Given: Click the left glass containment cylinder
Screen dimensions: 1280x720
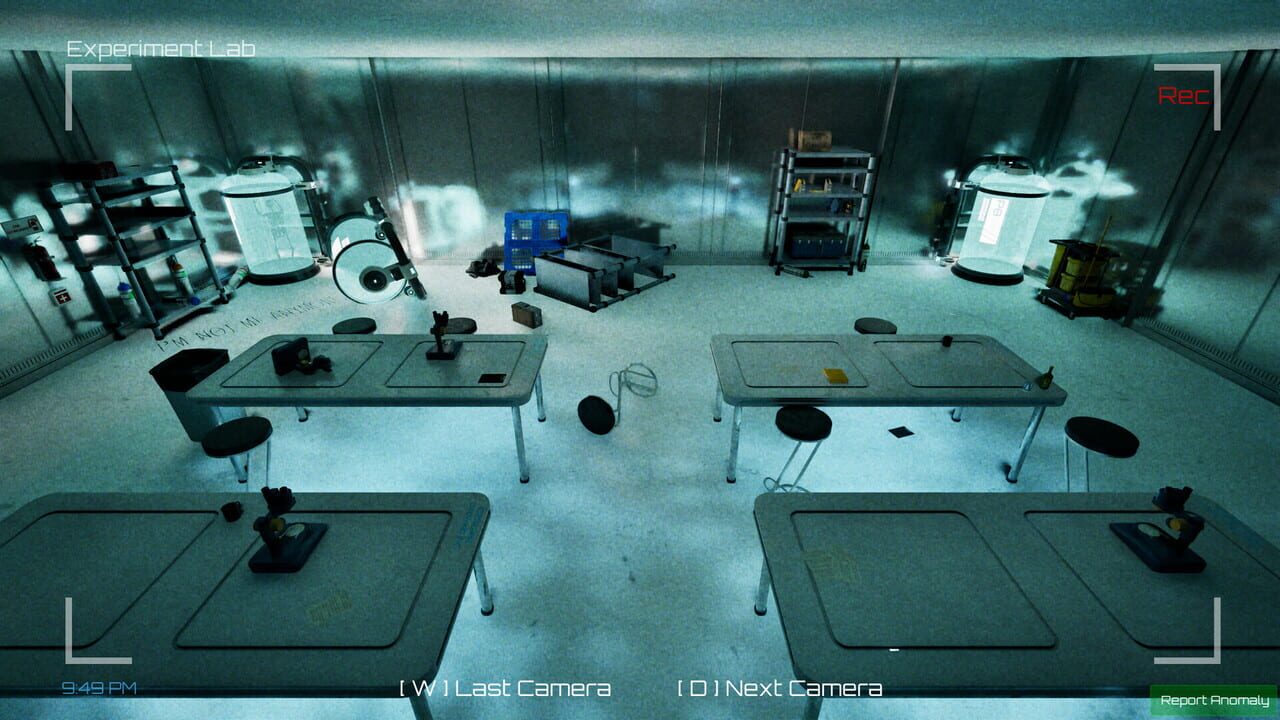Looking at the screenshot, I should tap(266, 230).
